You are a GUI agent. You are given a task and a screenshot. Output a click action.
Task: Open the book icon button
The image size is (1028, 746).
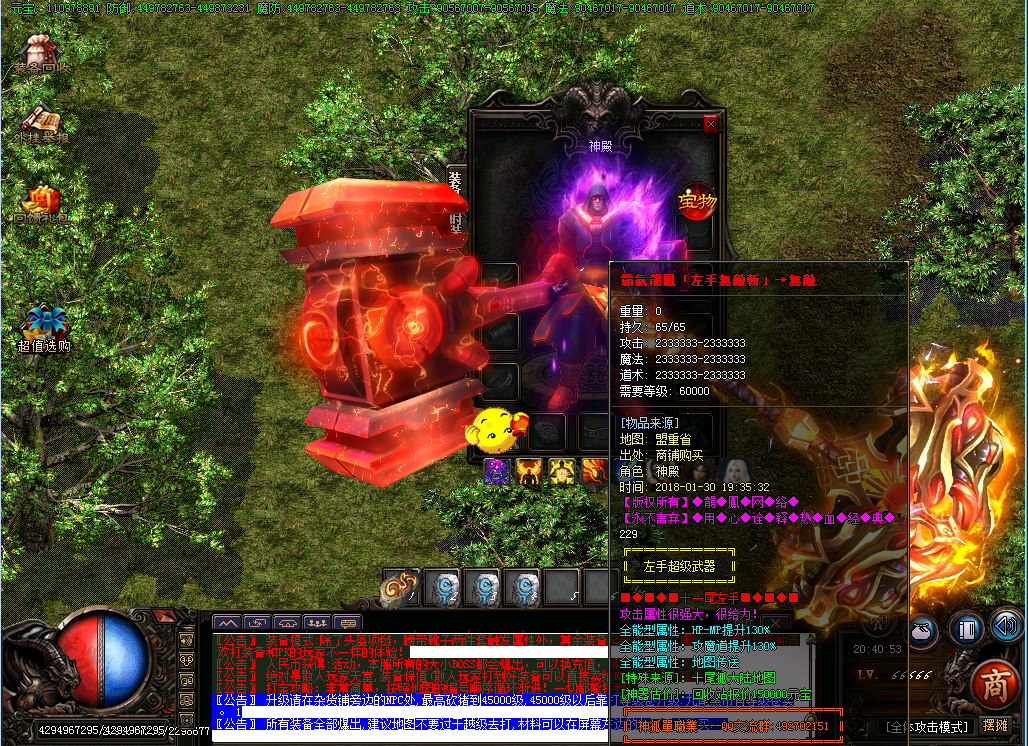point(967,629)
